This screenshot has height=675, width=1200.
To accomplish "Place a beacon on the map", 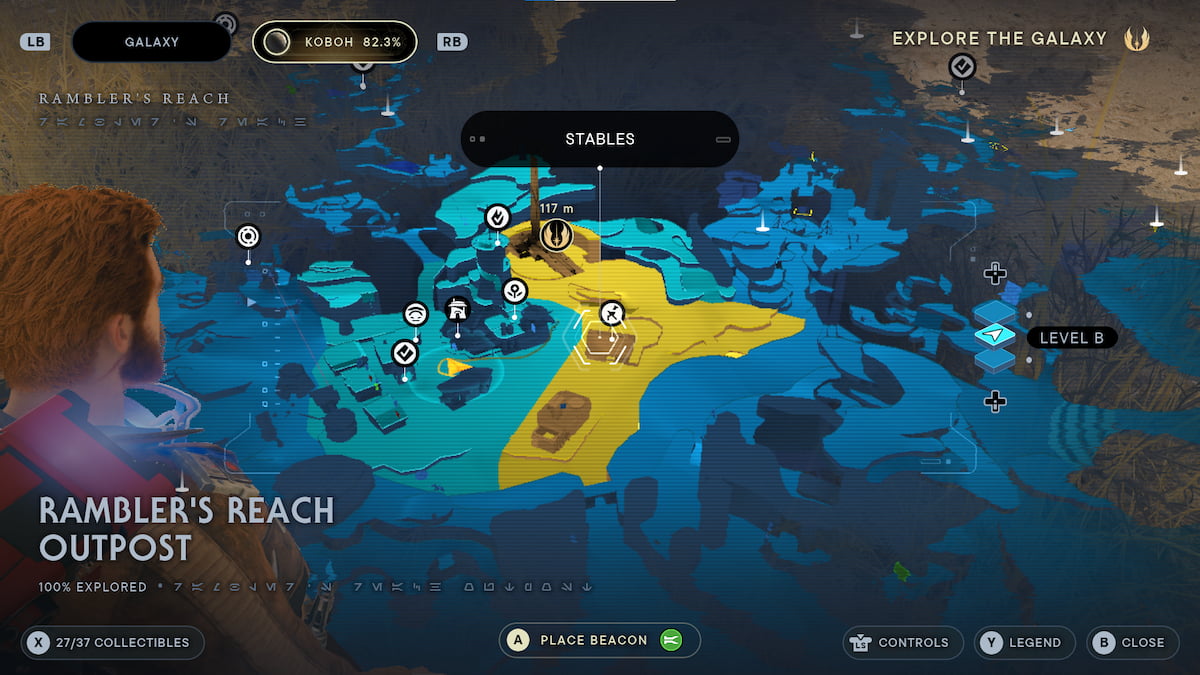I will 599,641.
